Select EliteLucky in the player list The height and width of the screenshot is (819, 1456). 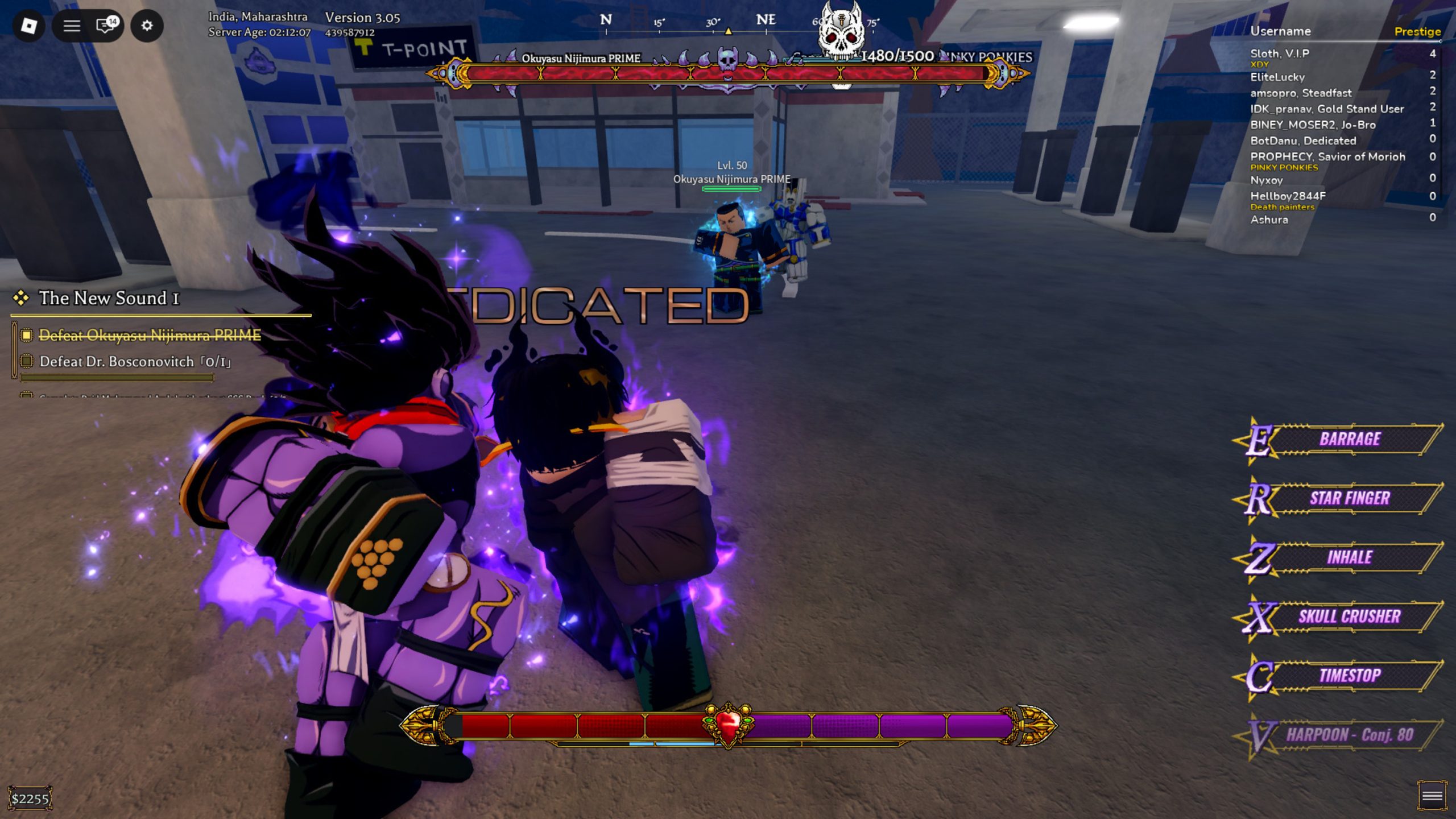pyautogui.click(x=1277, y=77)
